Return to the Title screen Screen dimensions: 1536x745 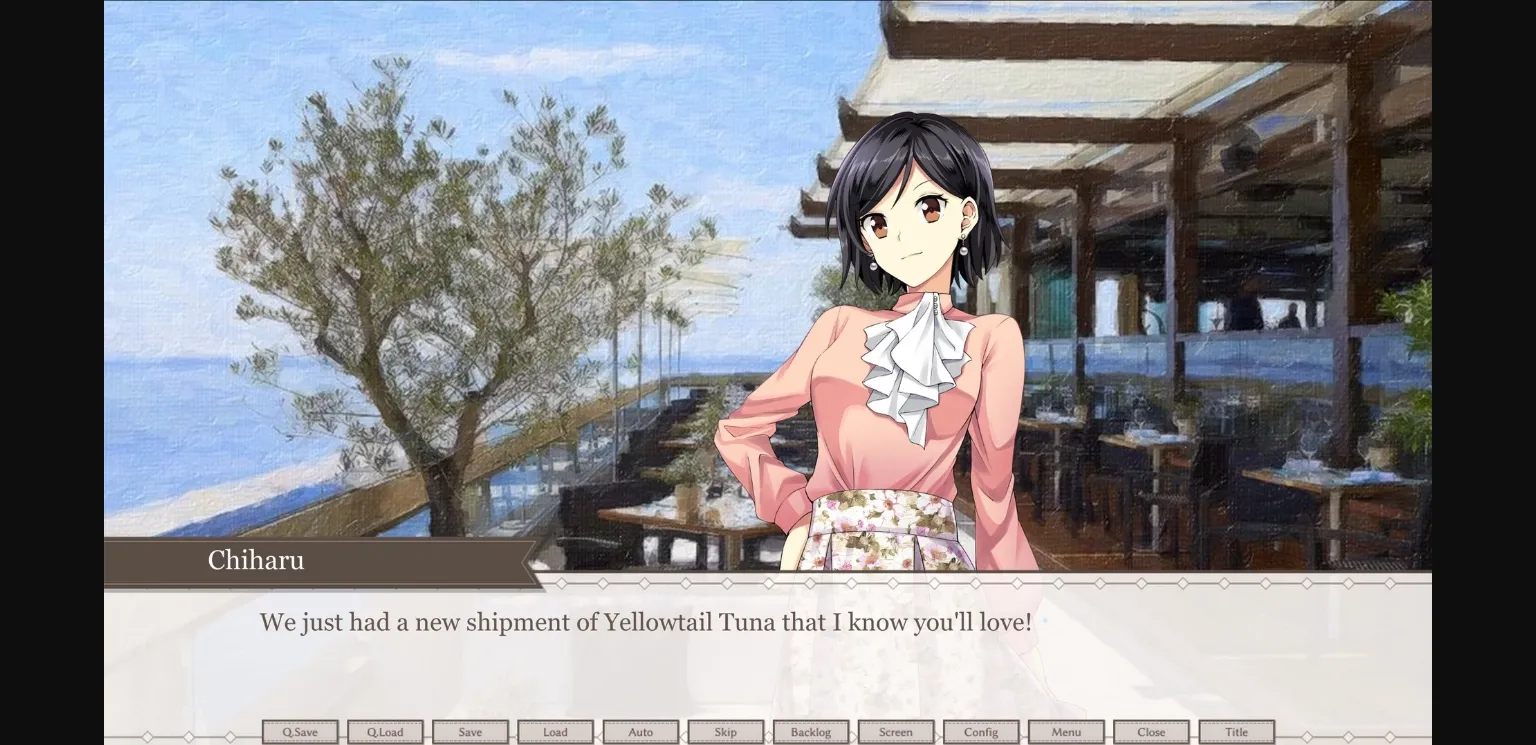coord(1236,731)
